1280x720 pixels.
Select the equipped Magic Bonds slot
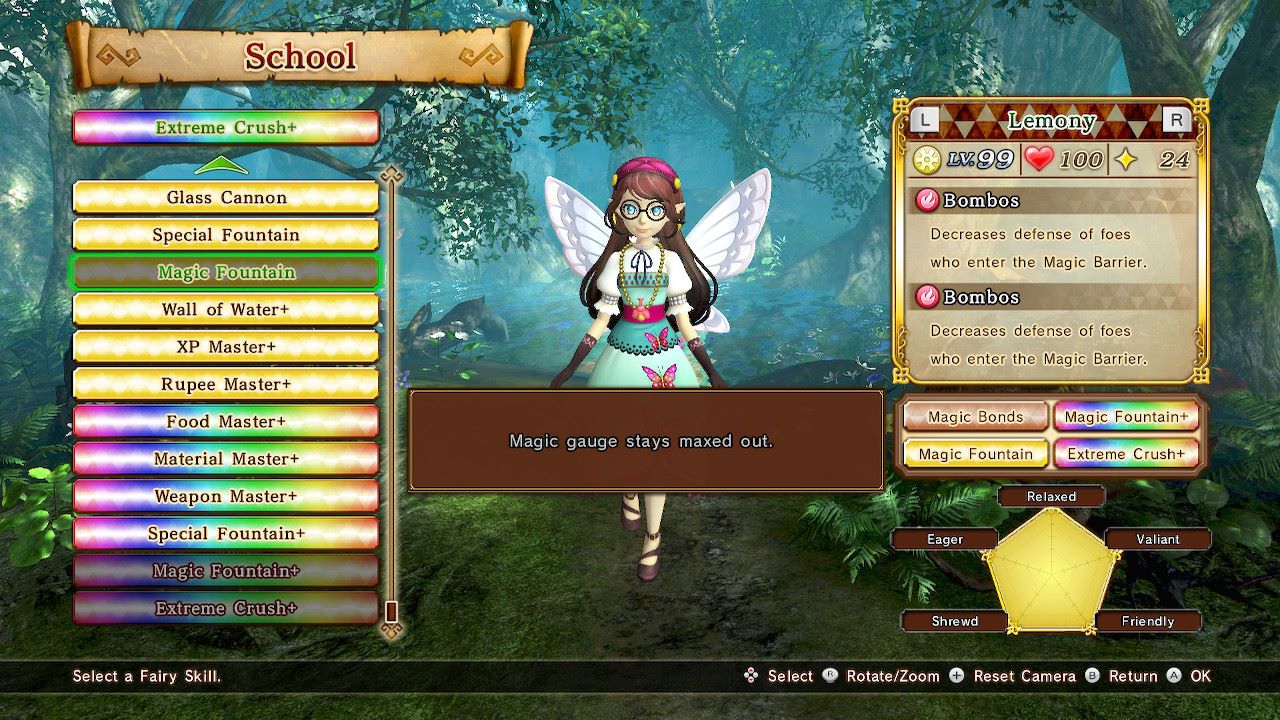click(975, 417)
